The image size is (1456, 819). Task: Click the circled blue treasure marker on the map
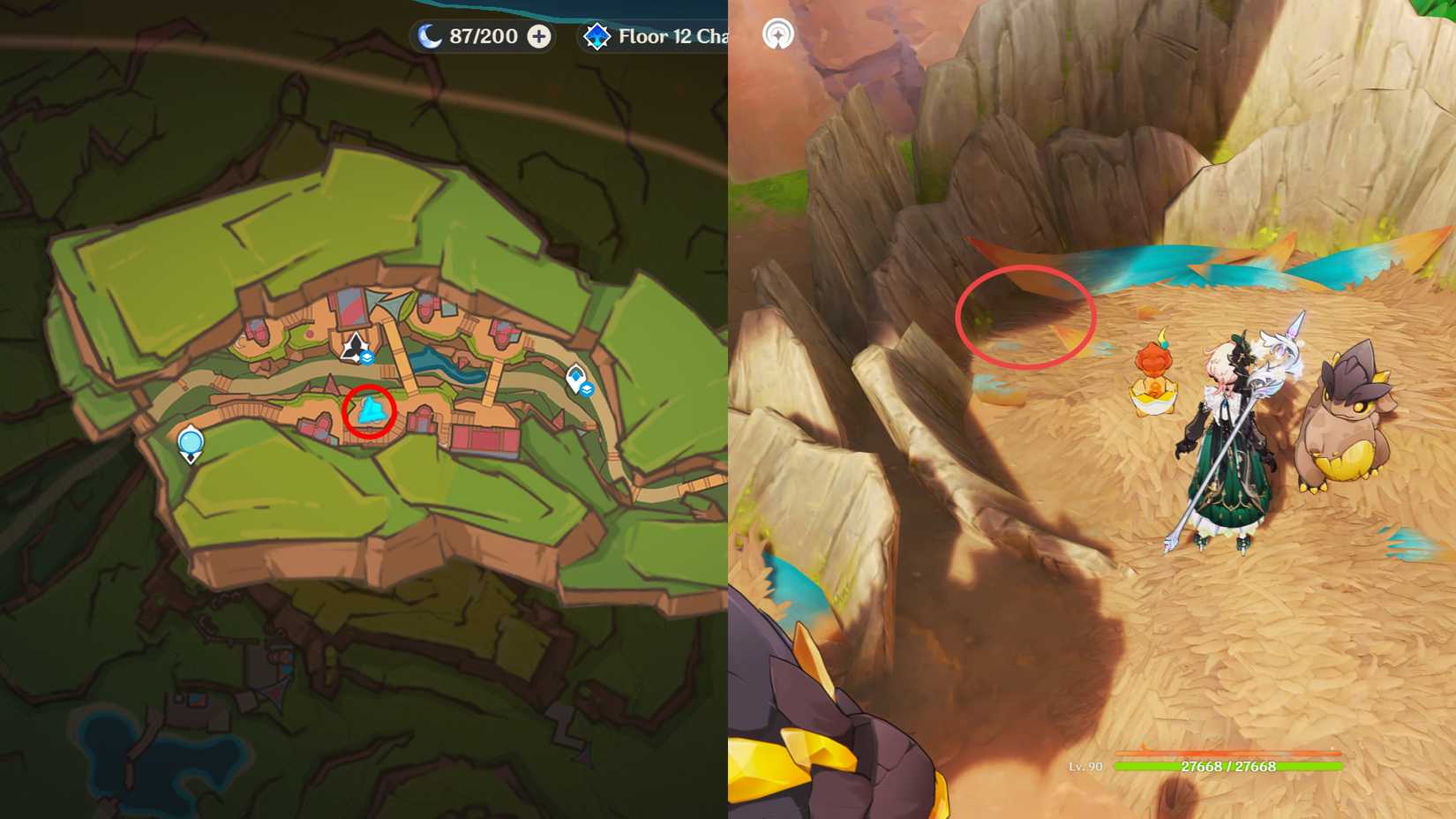369,409
